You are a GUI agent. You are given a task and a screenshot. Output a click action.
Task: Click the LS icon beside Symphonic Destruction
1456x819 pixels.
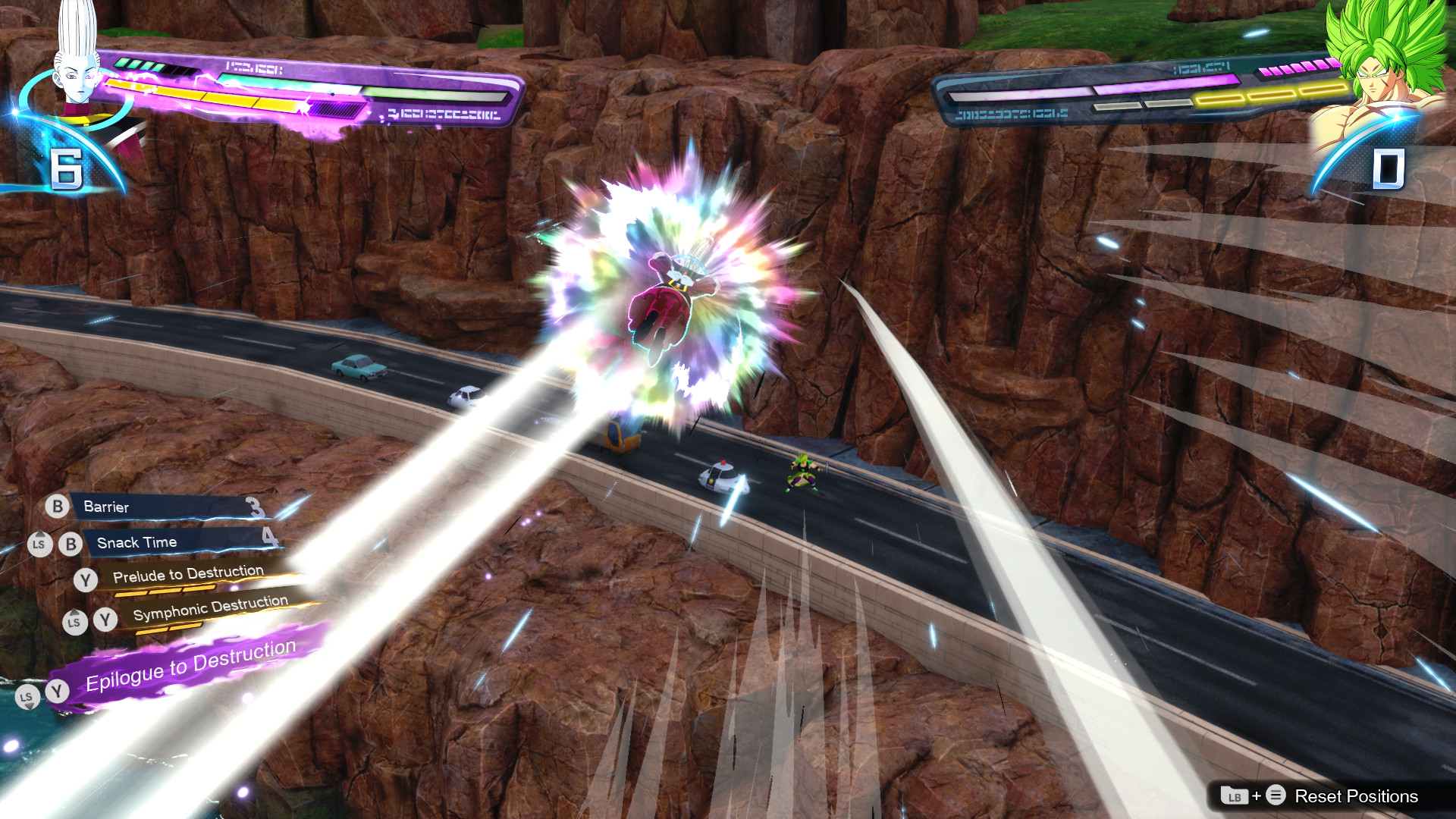click(x=74, y=622)
